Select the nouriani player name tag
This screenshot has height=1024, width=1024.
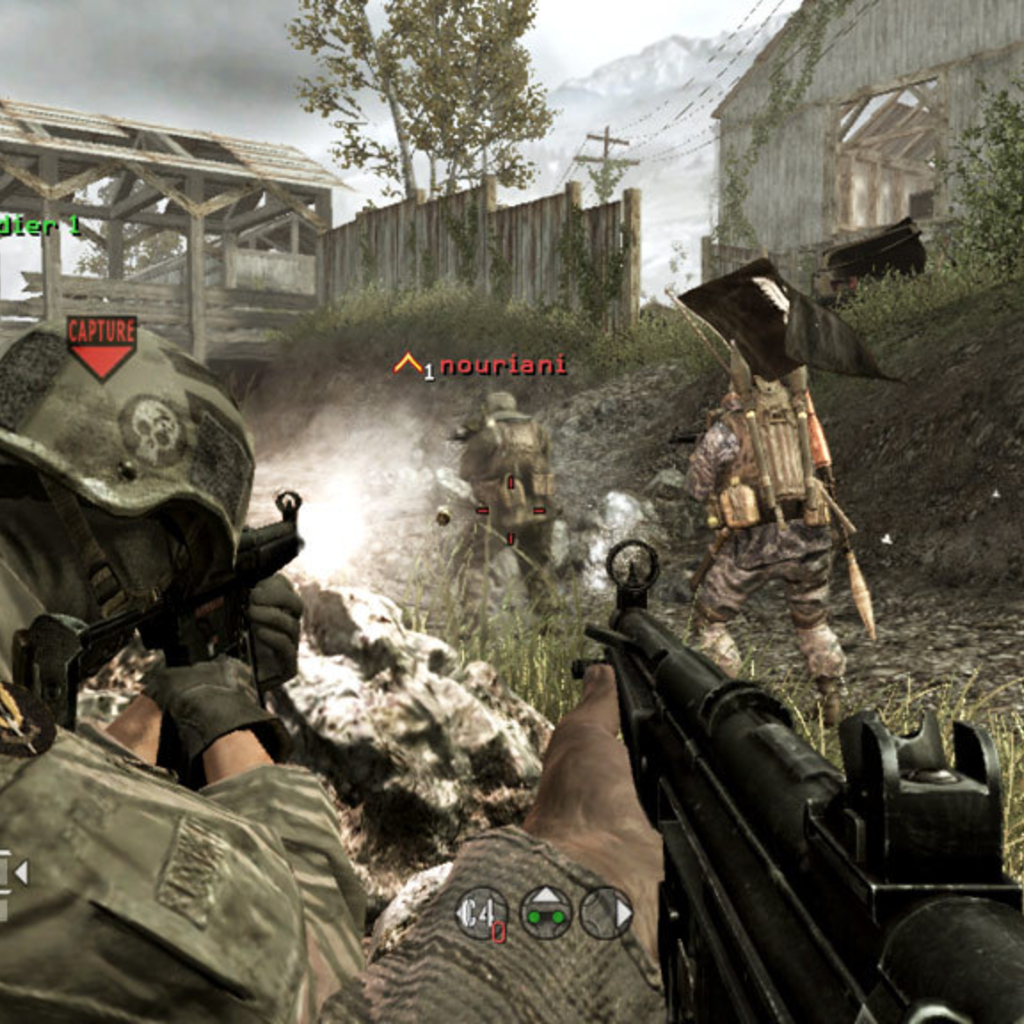(502, 366)
